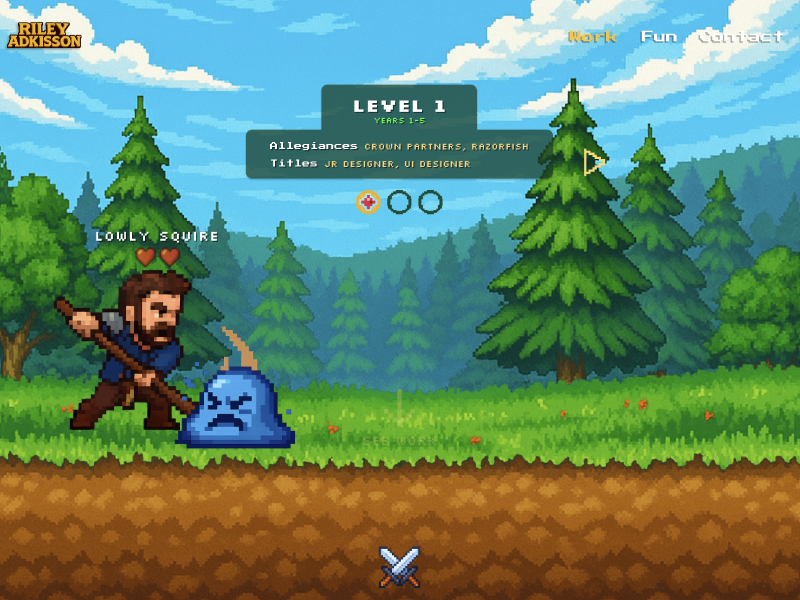800x600 pixels.
Task: Click the Riley Adkisson logo
Action: click(44, 35)
